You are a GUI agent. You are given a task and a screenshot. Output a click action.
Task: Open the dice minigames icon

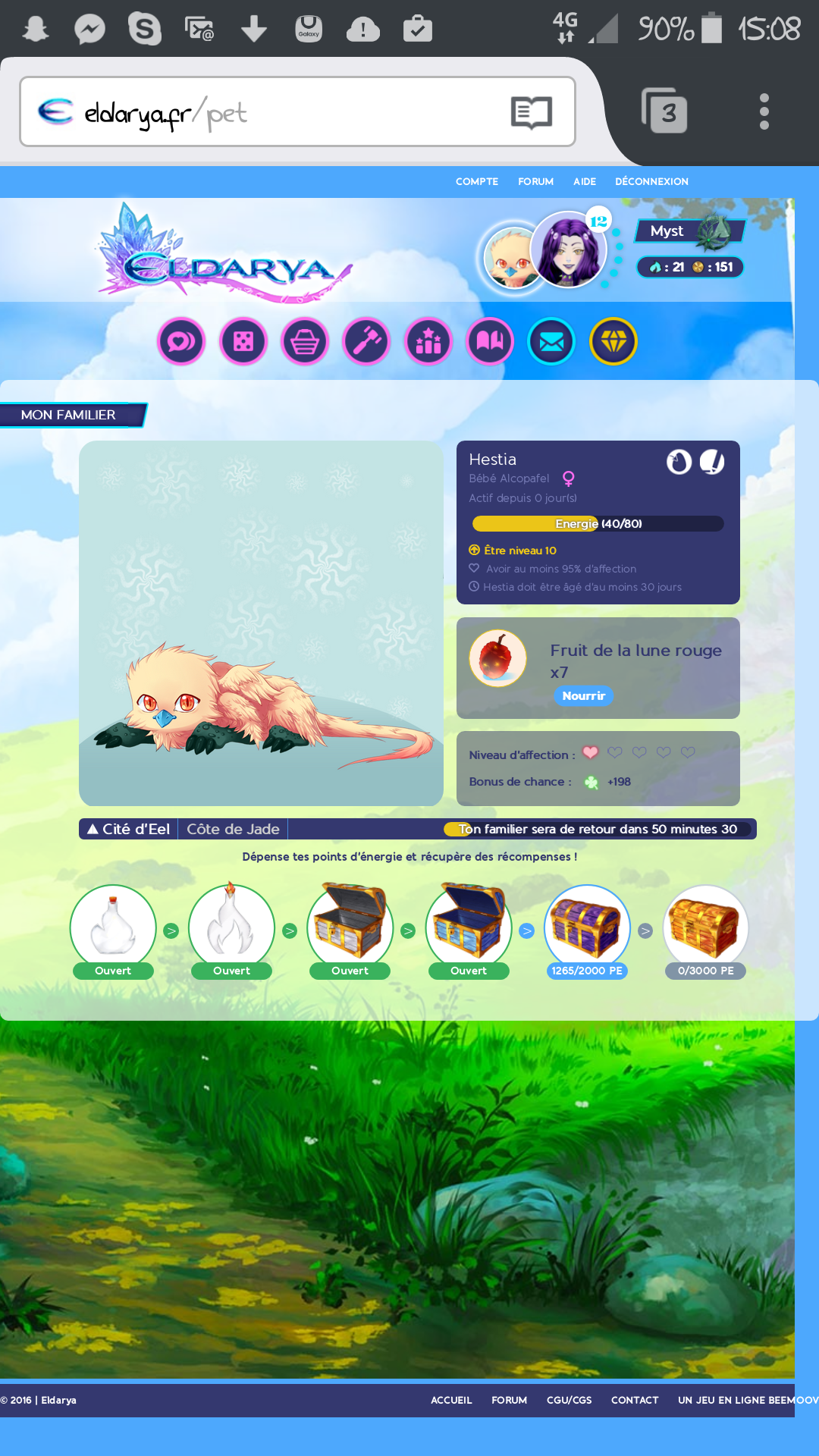pyautogui.click(x=243, y=341)
